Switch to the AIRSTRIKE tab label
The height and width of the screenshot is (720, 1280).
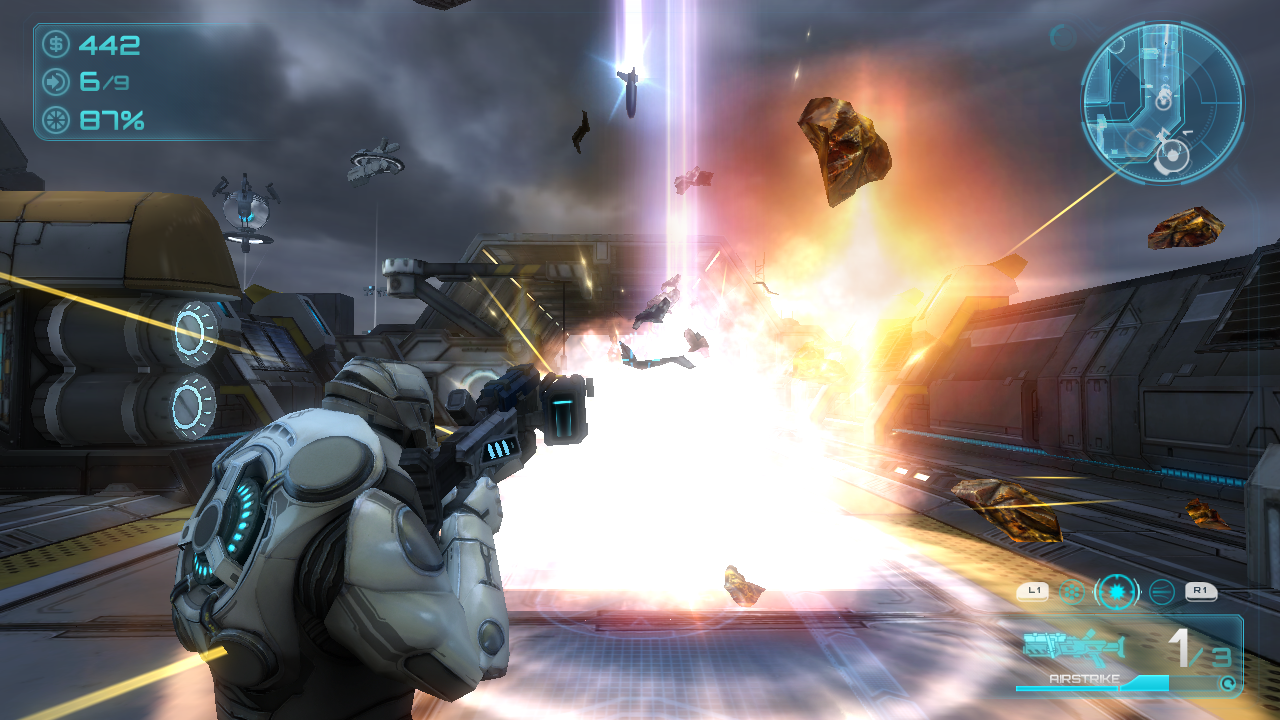(x=1085, y=678)
